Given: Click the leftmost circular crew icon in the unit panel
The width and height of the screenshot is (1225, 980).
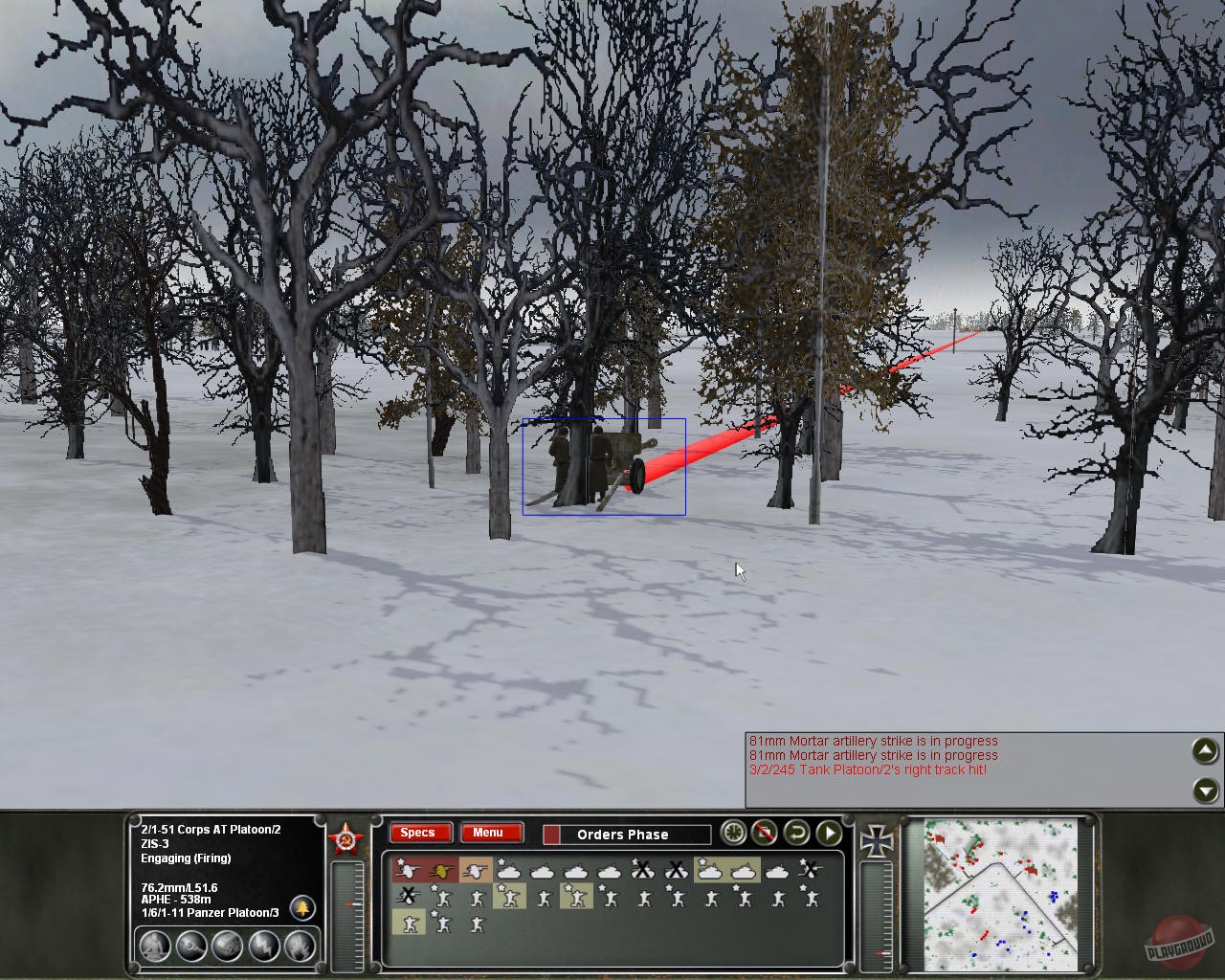Looking at the screenshot, I should click(155, 946).
